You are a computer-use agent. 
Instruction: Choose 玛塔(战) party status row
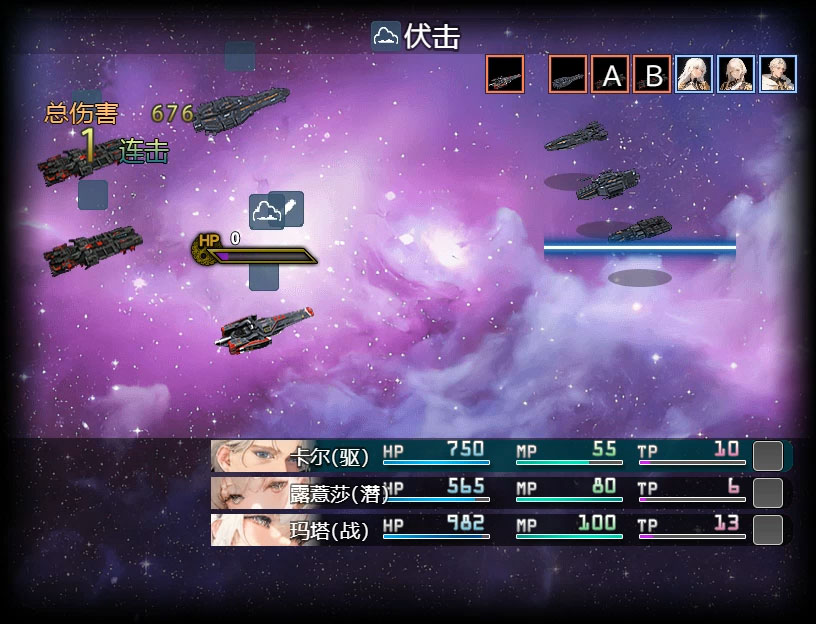tap(500, 529)
